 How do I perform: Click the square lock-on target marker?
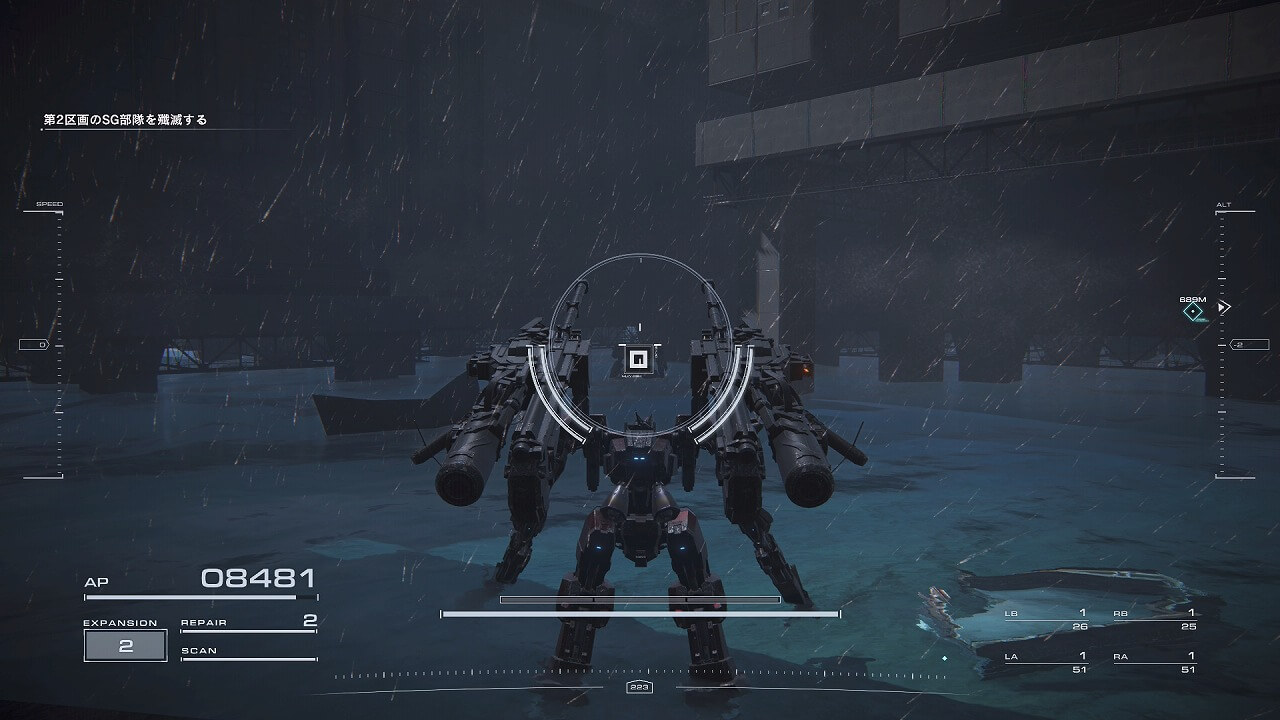point(638,359)
